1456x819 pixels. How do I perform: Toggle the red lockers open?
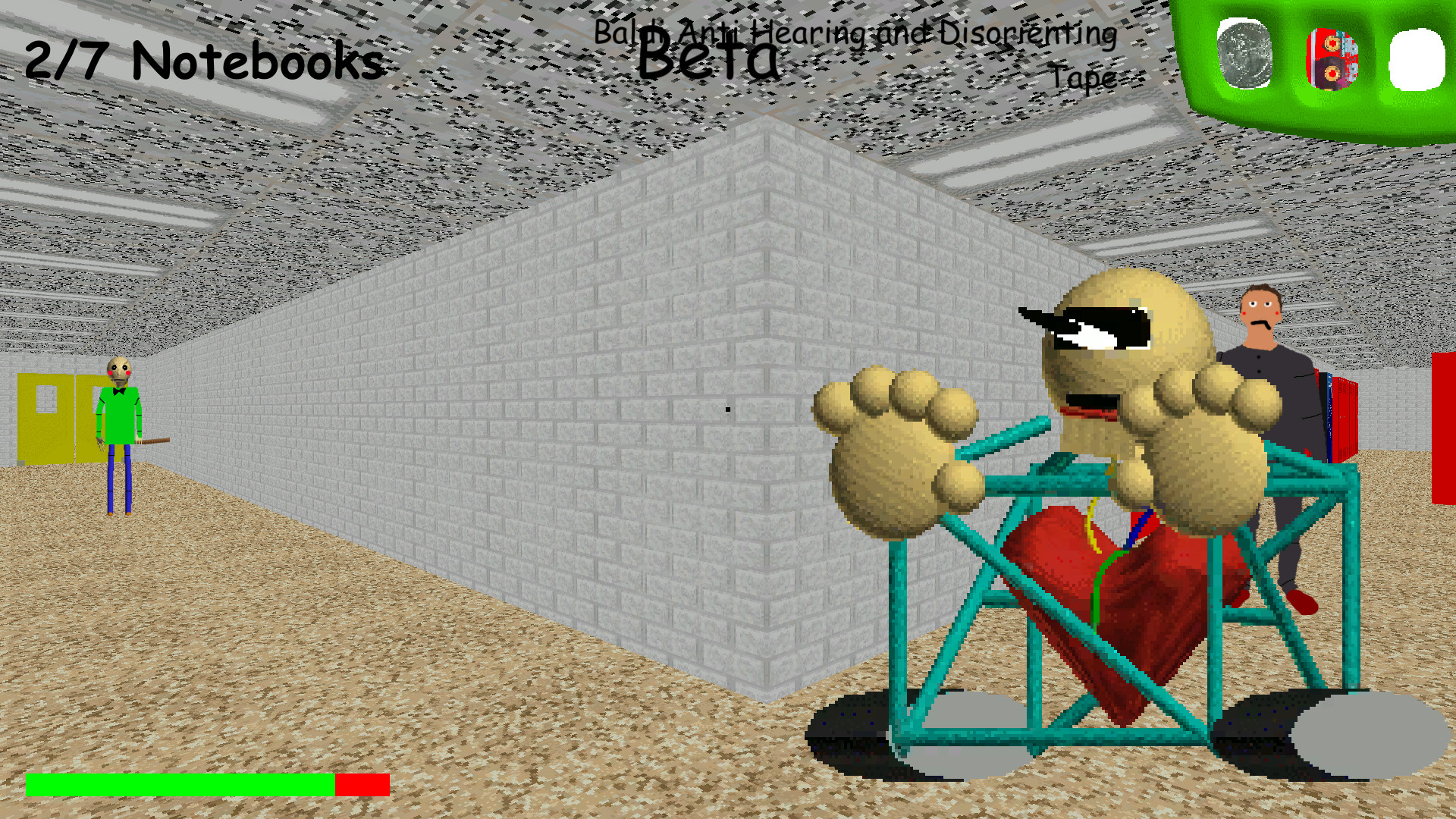[x=1344, y=417]
